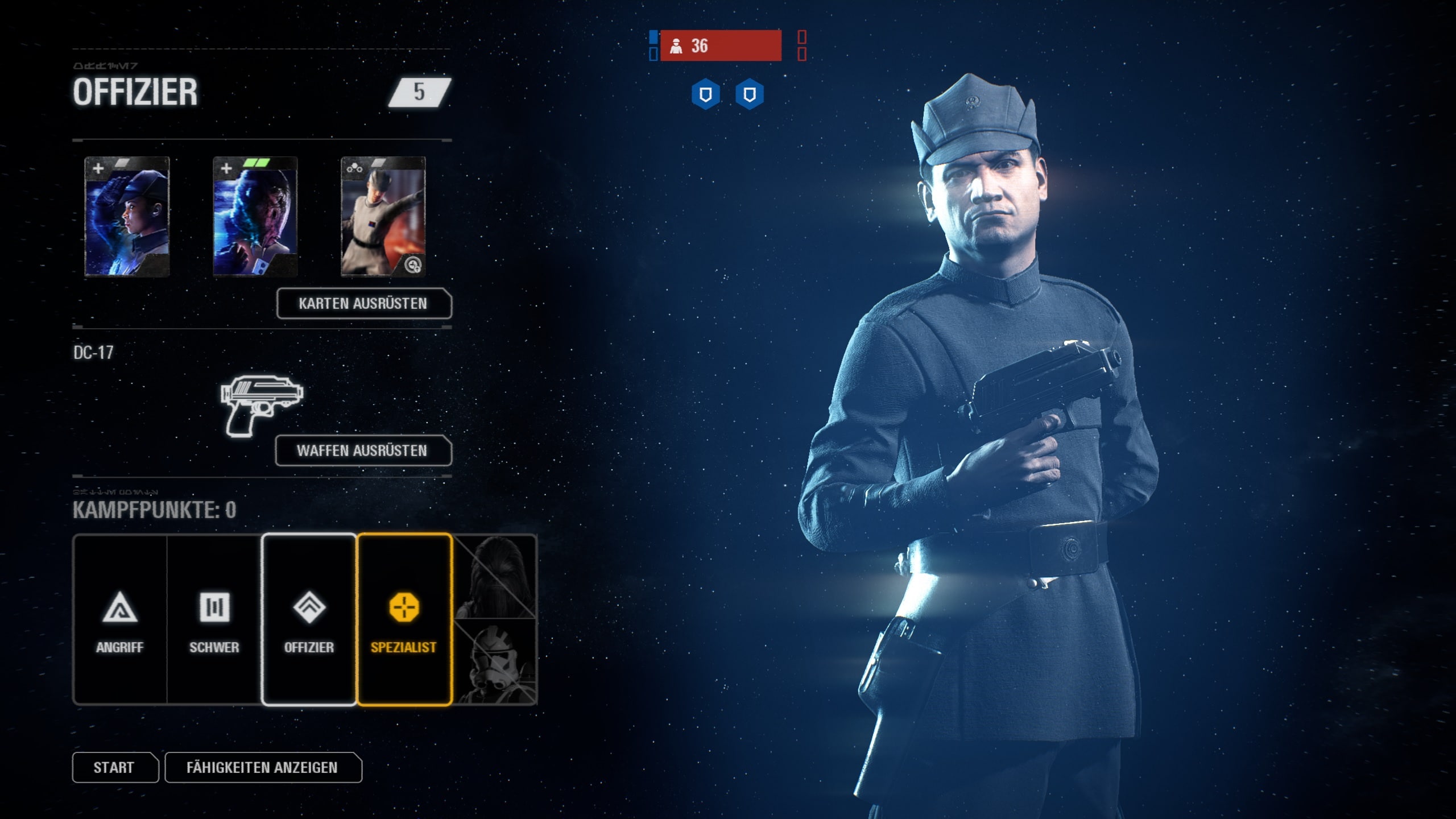The height and width of the screenshot is (819, 1456).
Task: Click the Karten Ausrüsten button
Action: [363, 304]
